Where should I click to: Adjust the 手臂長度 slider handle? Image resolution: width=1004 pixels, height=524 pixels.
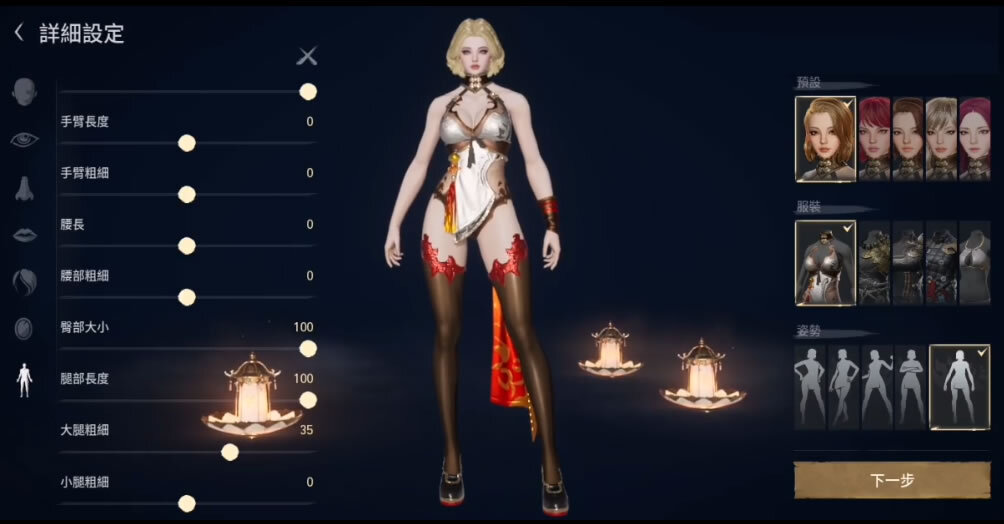186,143
